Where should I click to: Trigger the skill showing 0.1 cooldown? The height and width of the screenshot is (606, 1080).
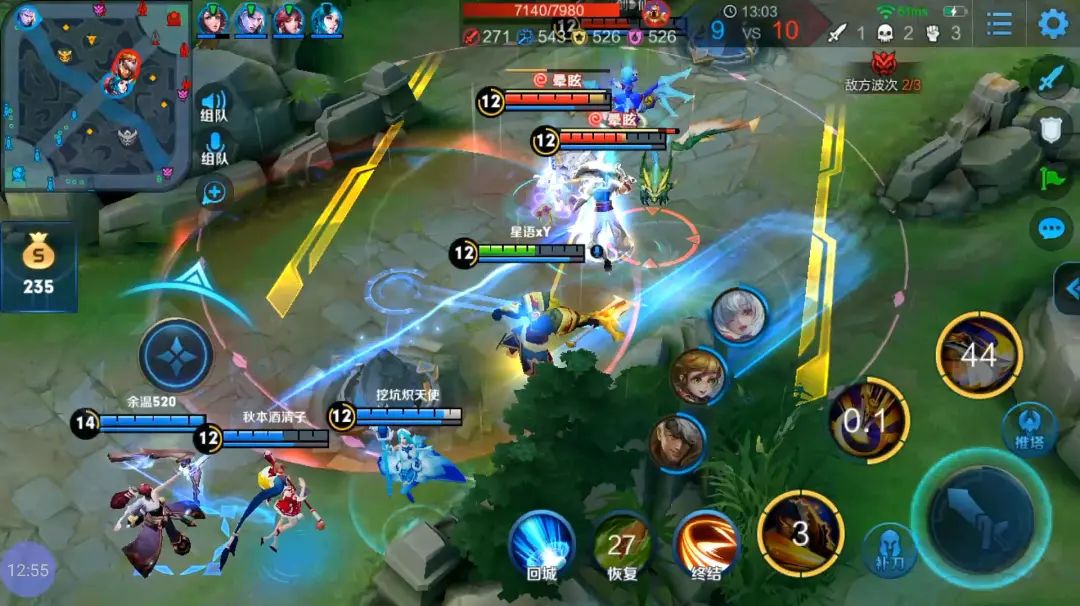[x=868, y=421]
